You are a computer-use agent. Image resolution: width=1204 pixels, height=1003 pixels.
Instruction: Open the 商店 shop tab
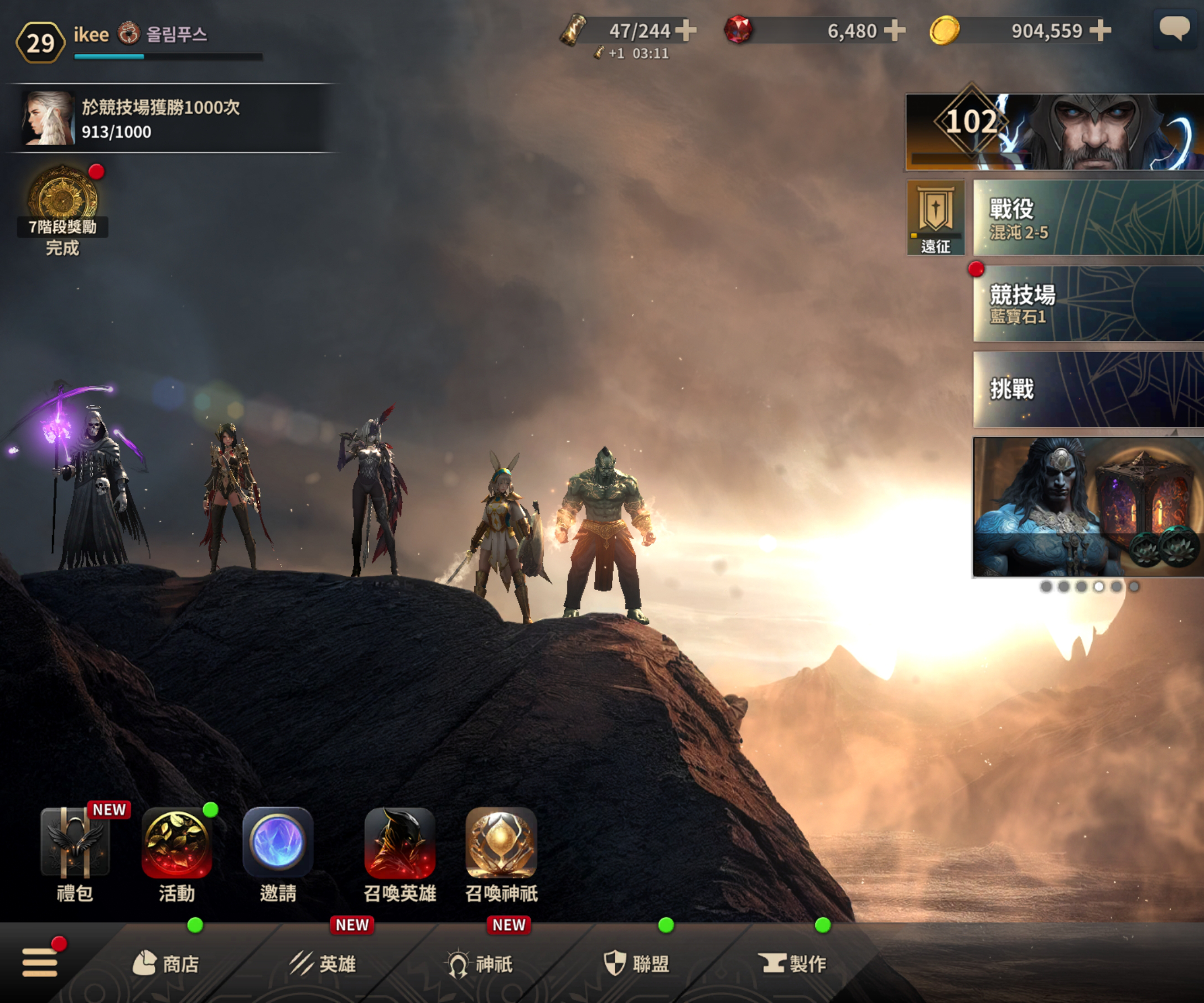tap(166, 964)
